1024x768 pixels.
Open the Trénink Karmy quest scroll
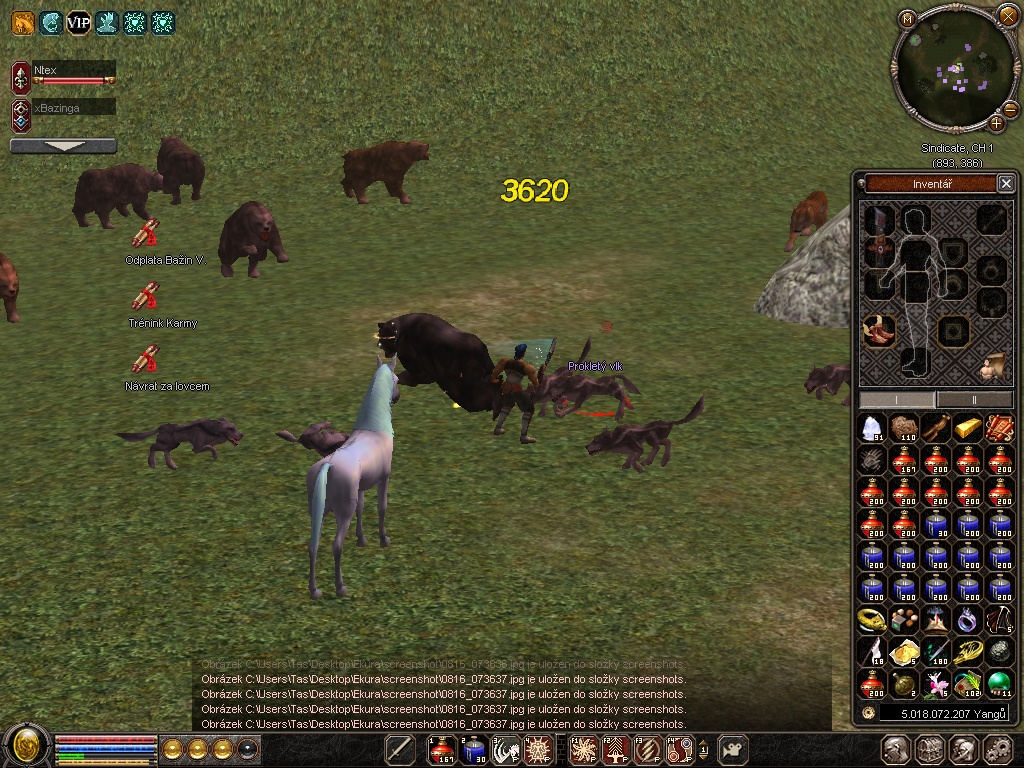tap(146, 297)
